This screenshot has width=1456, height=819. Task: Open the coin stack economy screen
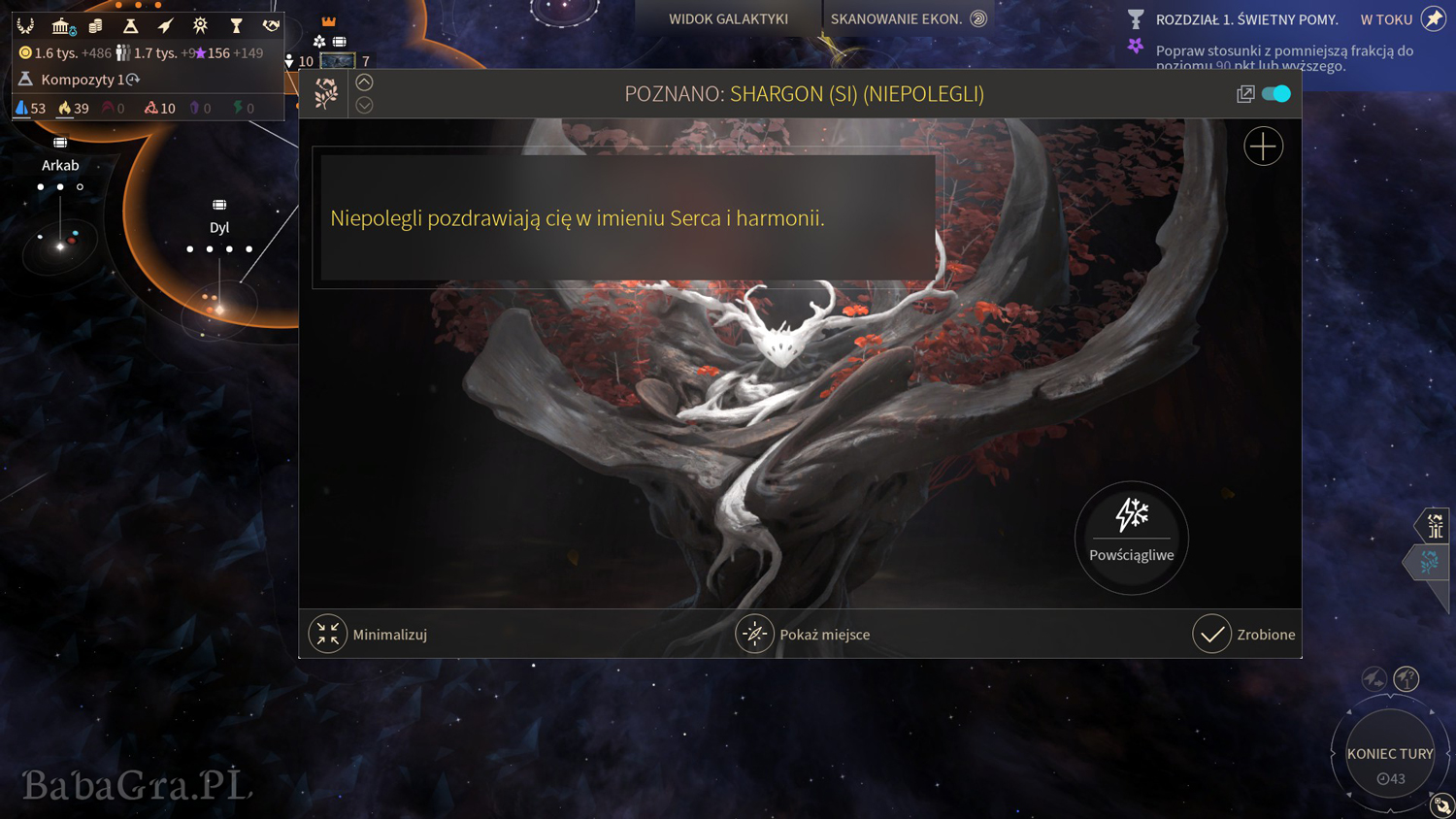(95, 25)
